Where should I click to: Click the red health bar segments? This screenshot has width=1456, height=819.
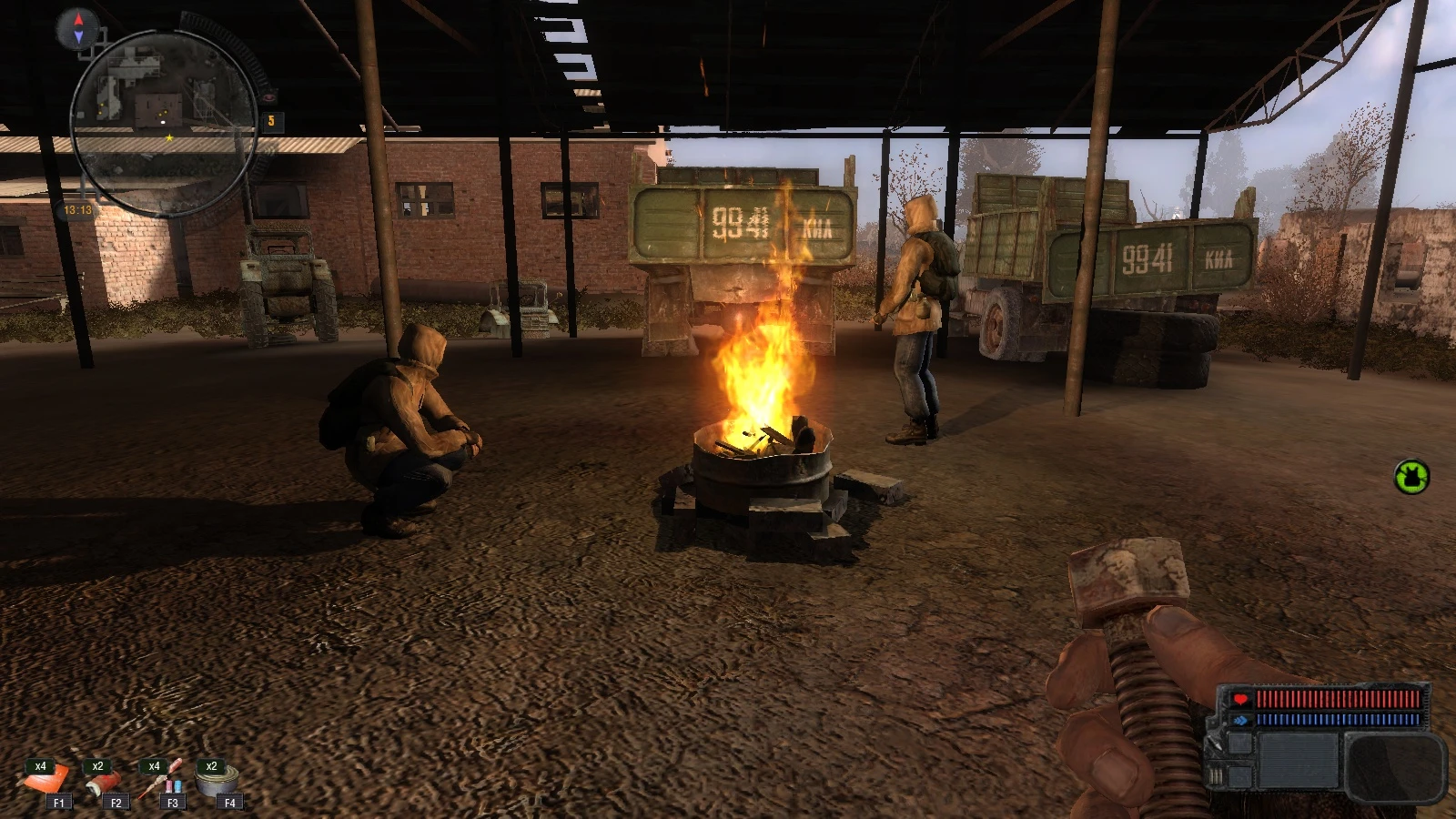[1338, 698]
